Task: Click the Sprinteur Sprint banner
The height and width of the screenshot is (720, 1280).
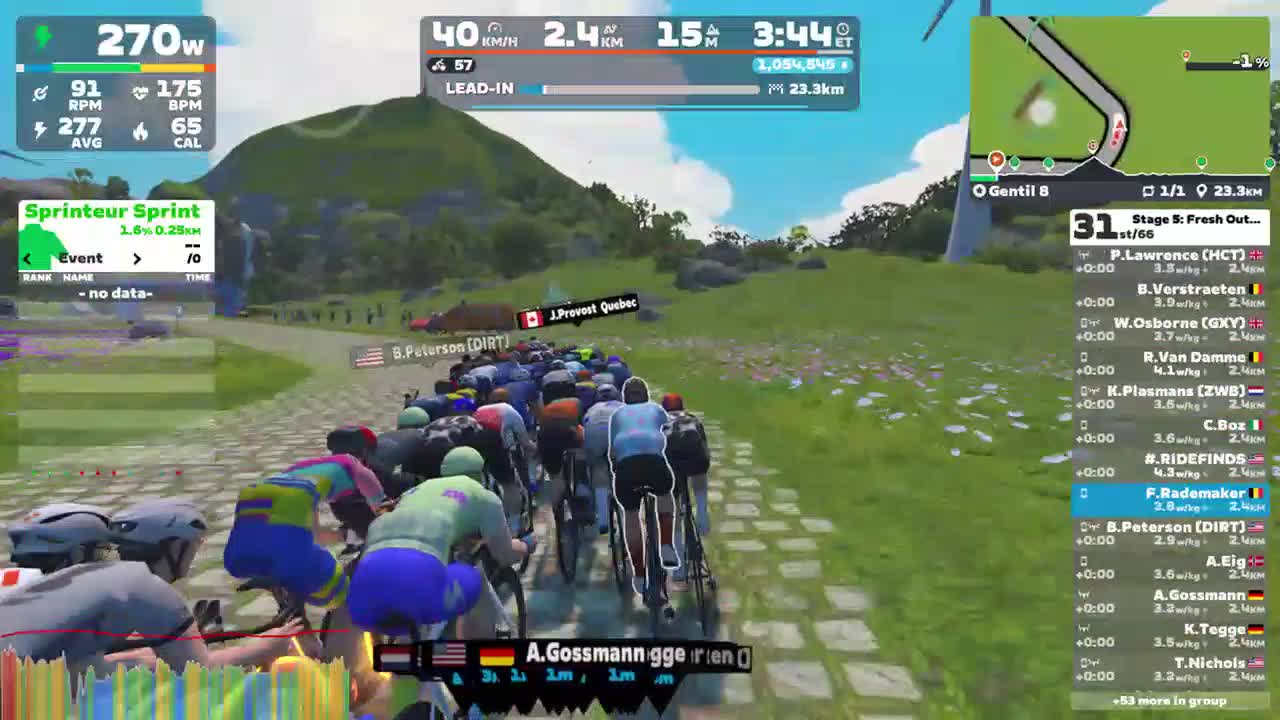Action: tap(114, 211)
